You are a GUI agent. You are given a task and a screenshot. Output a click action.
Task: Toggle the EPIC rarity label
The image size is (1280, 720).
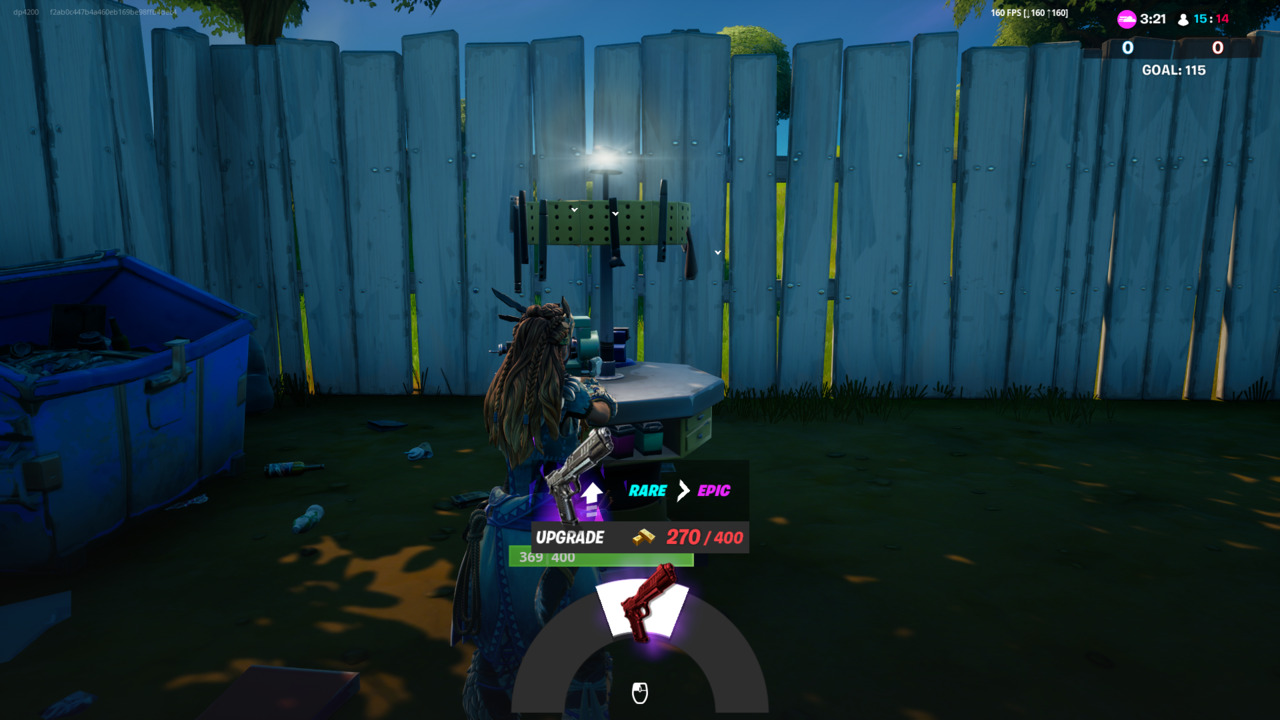(715, 490)
